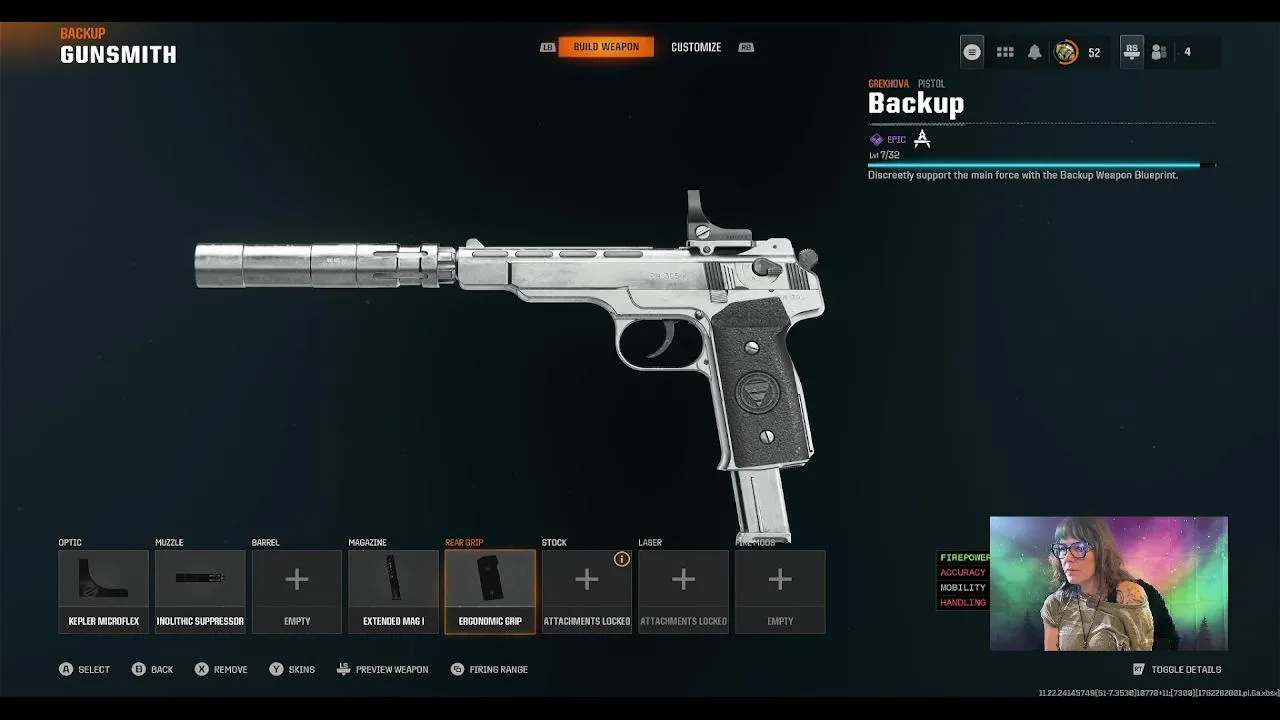Open the social party icon showing 4
1280x720 pixels.
tap(1159, 52)
